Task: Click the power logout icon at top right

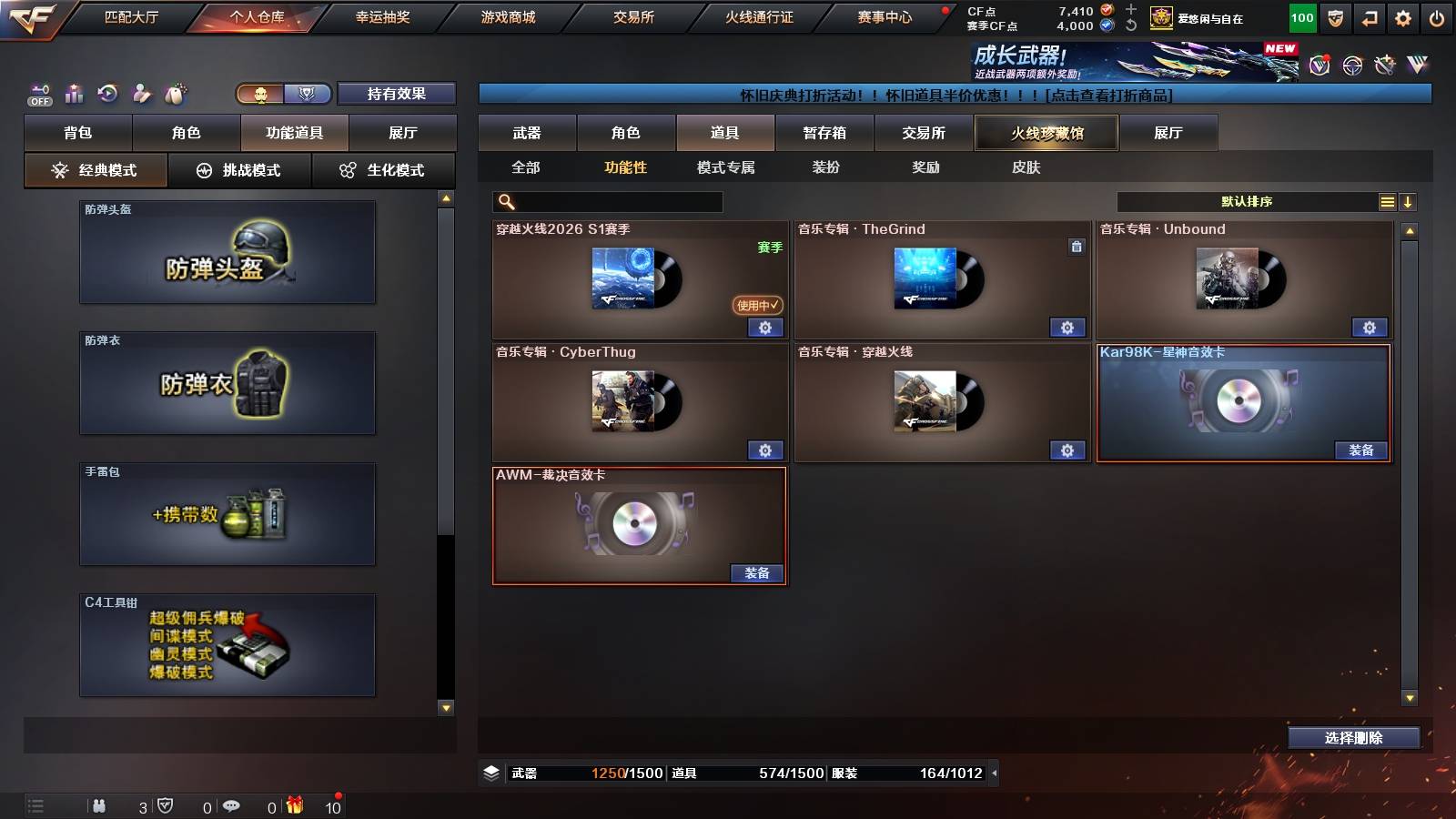Action: (1438, 17)
